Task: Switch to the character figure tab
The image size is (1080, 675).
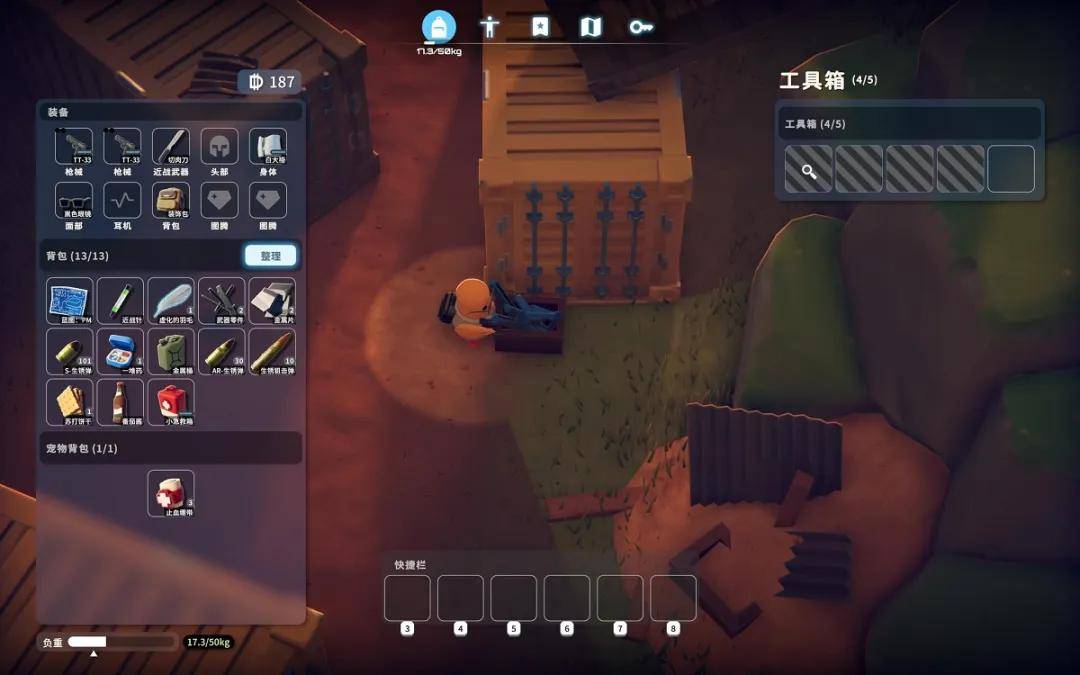Action: (x=489, y=27)
